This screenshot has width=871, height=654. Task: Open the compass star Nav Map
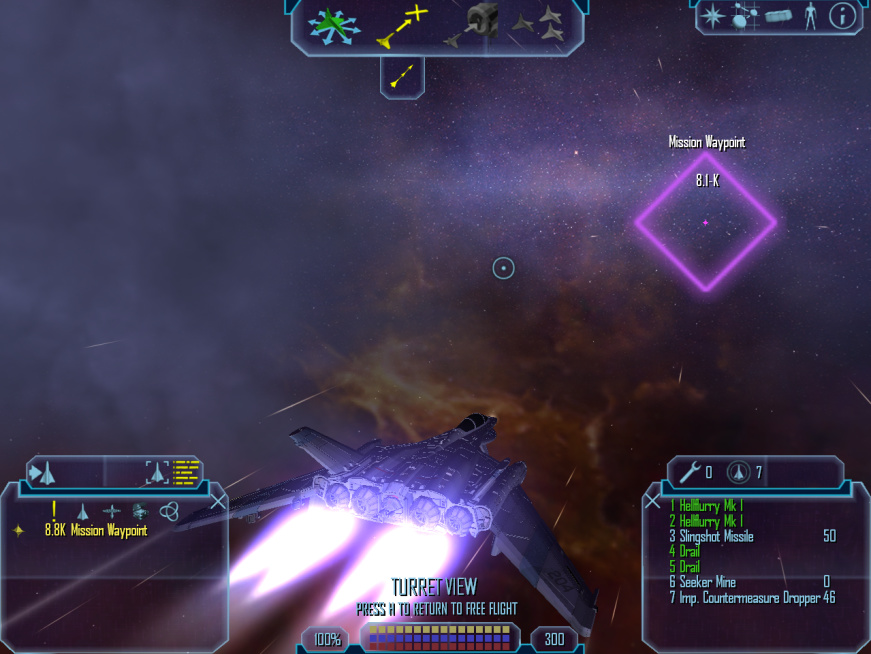(x=712, y=16)
